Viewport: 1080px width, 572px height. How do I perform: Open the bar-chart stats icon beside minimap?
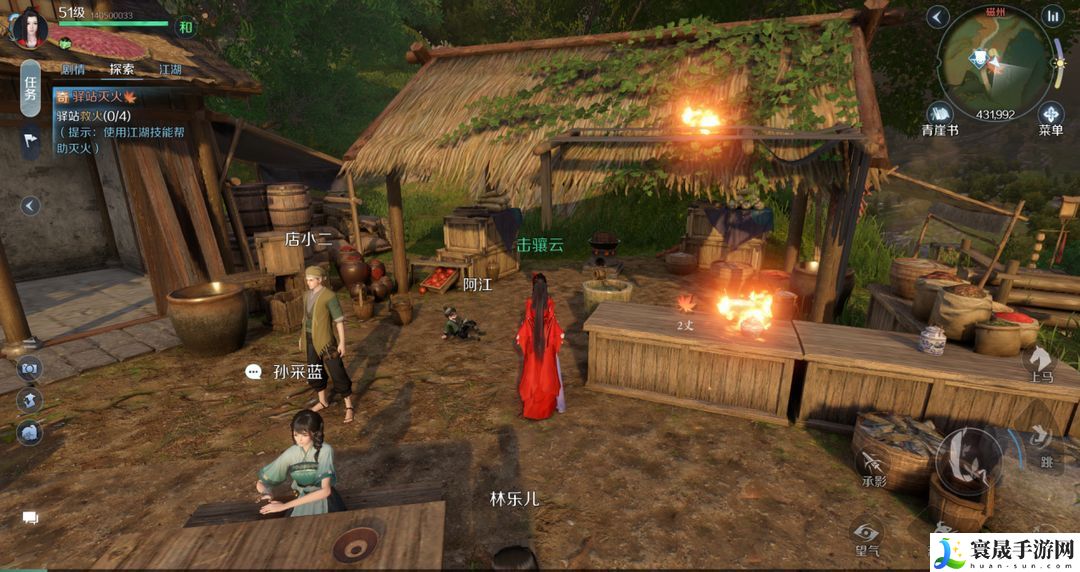coord(1052,16)
